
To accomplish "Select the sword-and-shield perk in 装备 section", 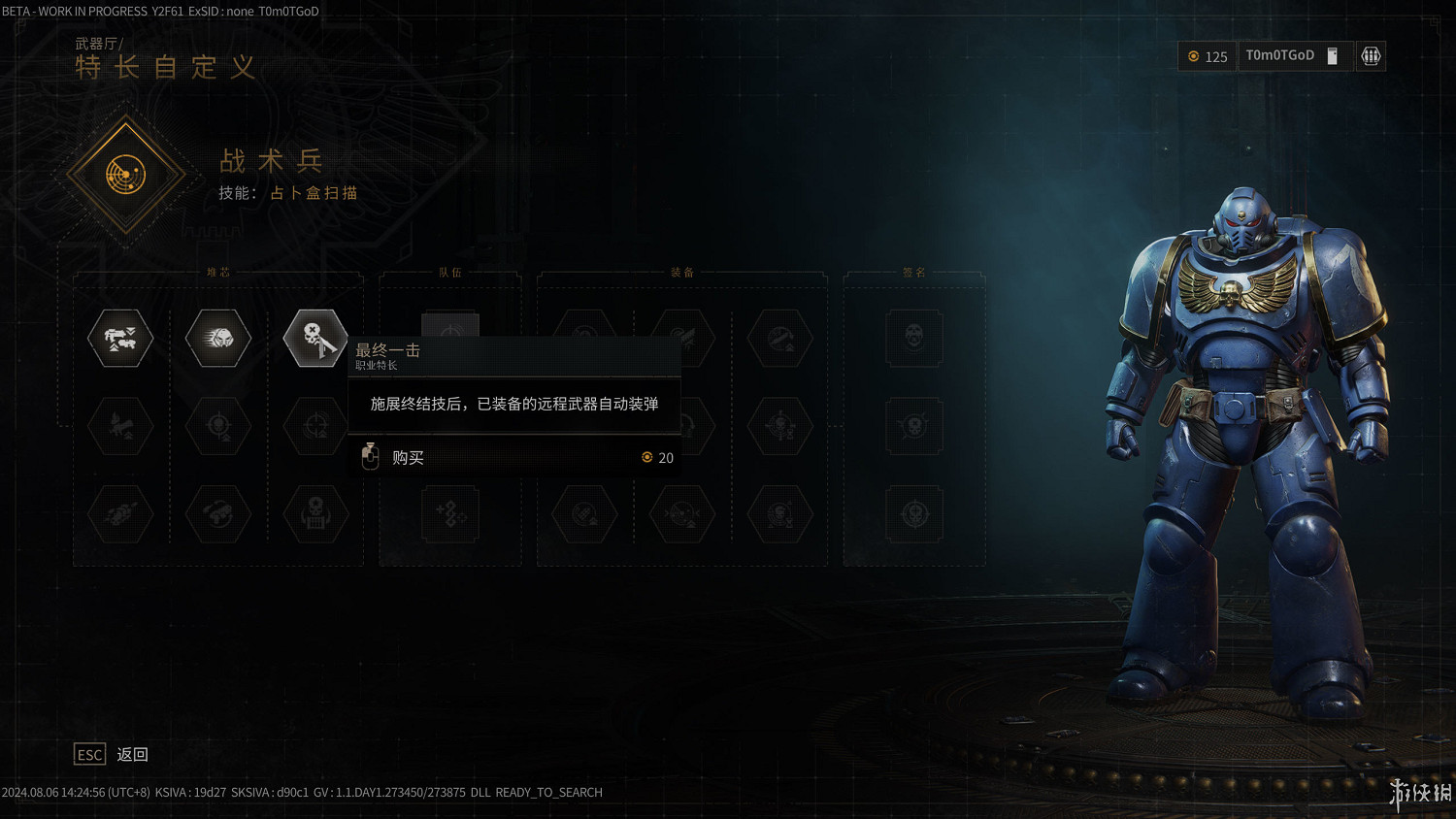I will point(682,340).
